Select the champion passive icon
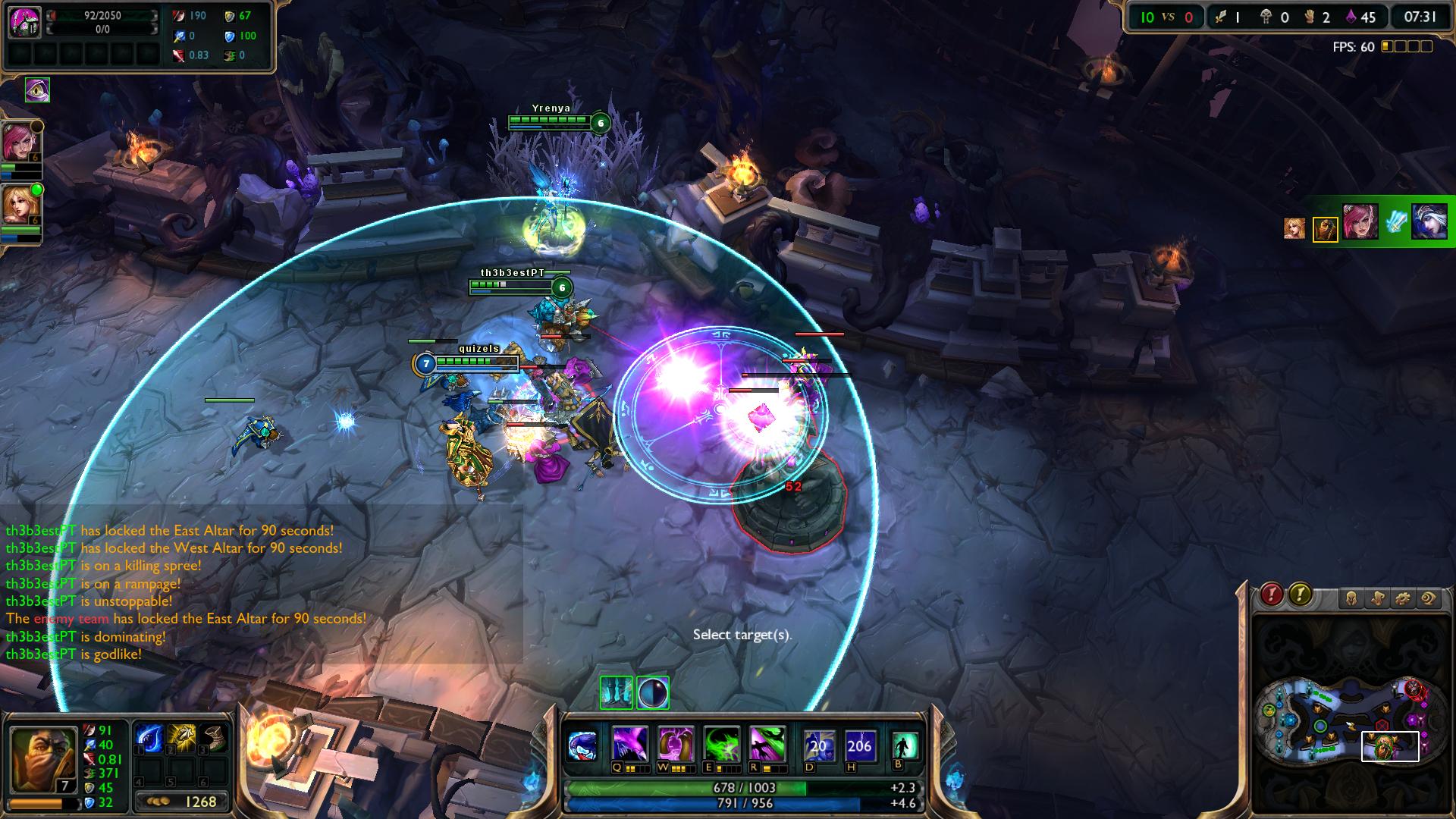This screenshot has height=819, width=1456. click(582, 745)
